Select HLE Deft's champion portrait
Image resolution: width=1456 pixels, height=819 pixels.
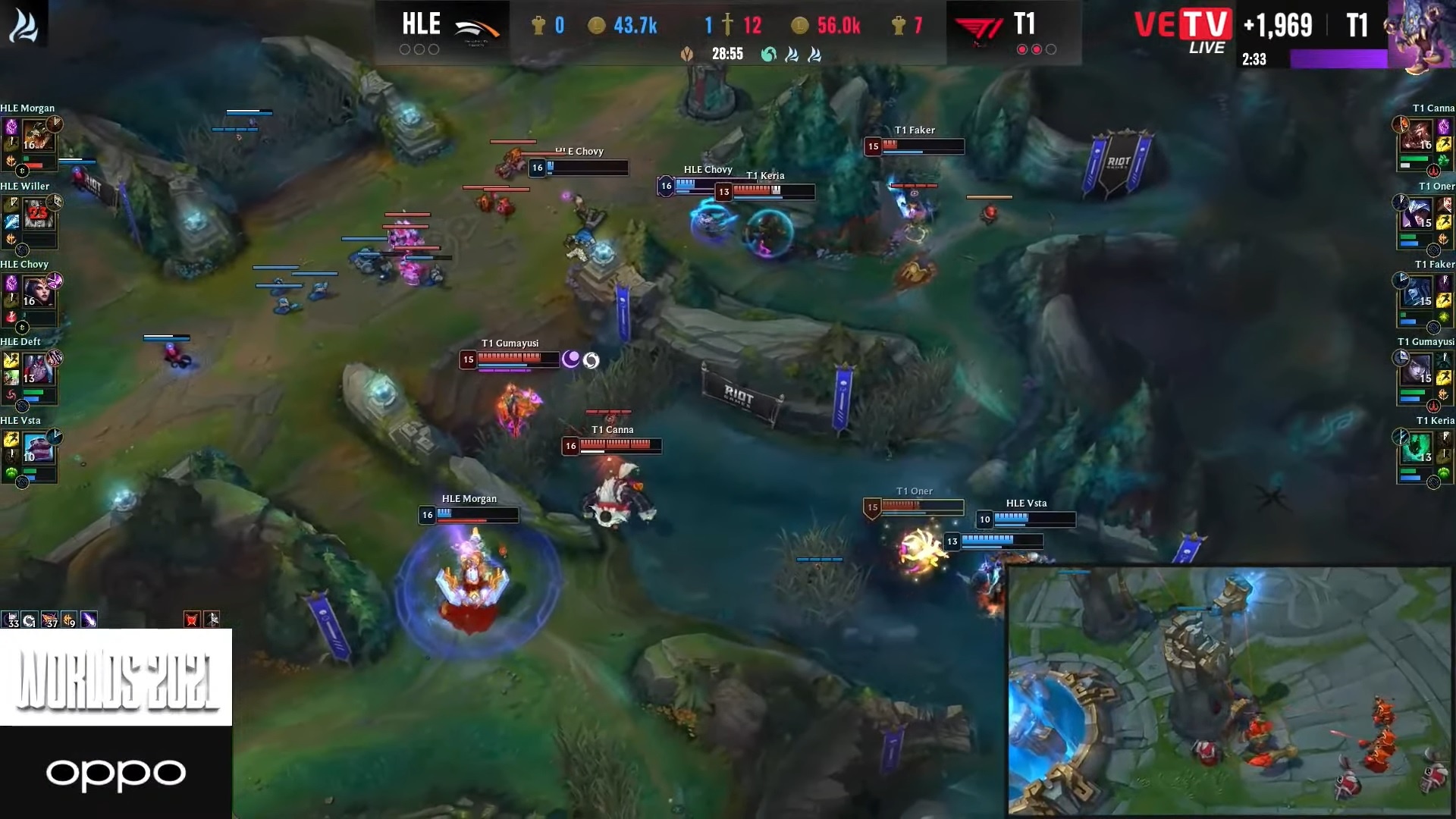click(37, 369)
